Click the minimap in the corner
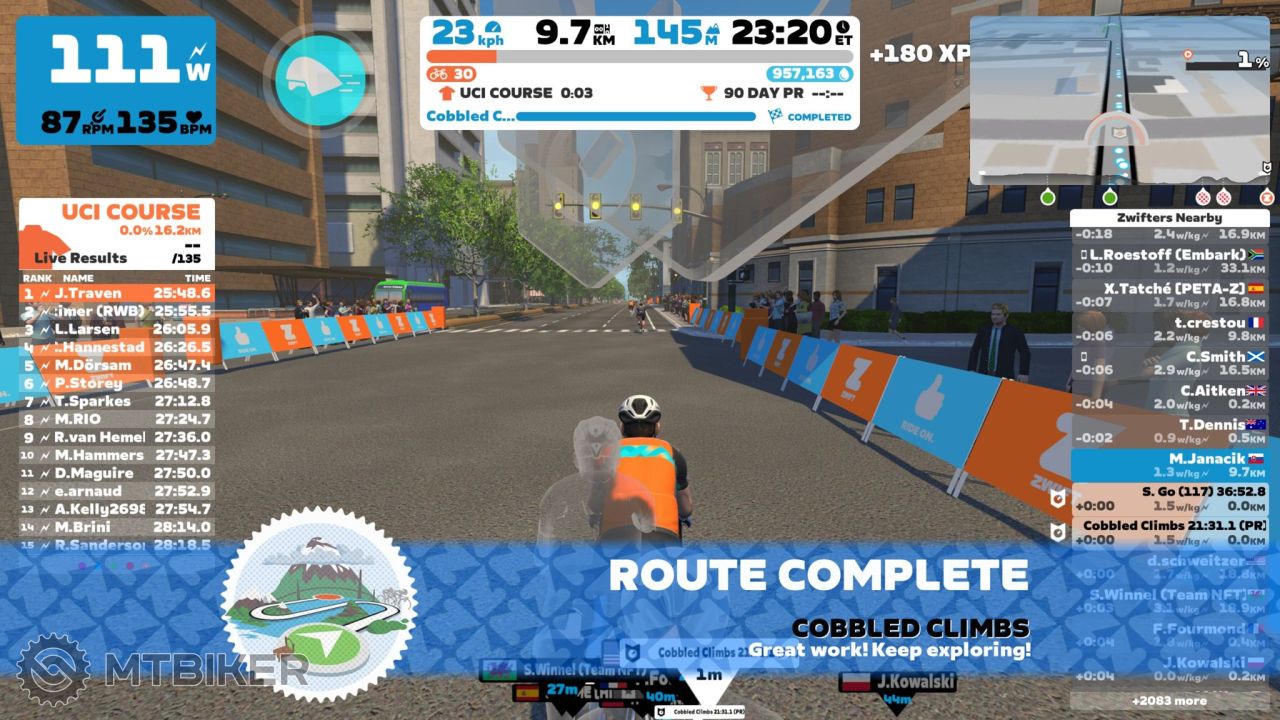This screenshot has width=1280, height=720. point(1122,100)
